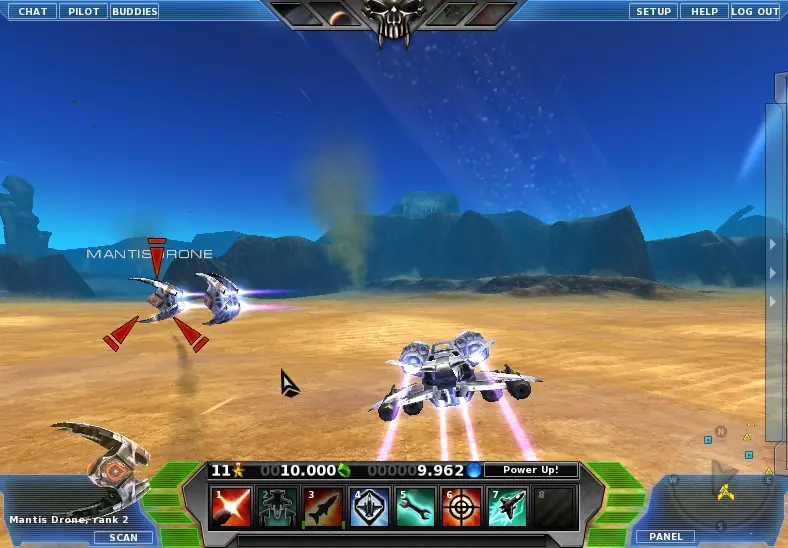Select the planet icon in the top bar
Screen dimensions: 788x548
(340, 15)
